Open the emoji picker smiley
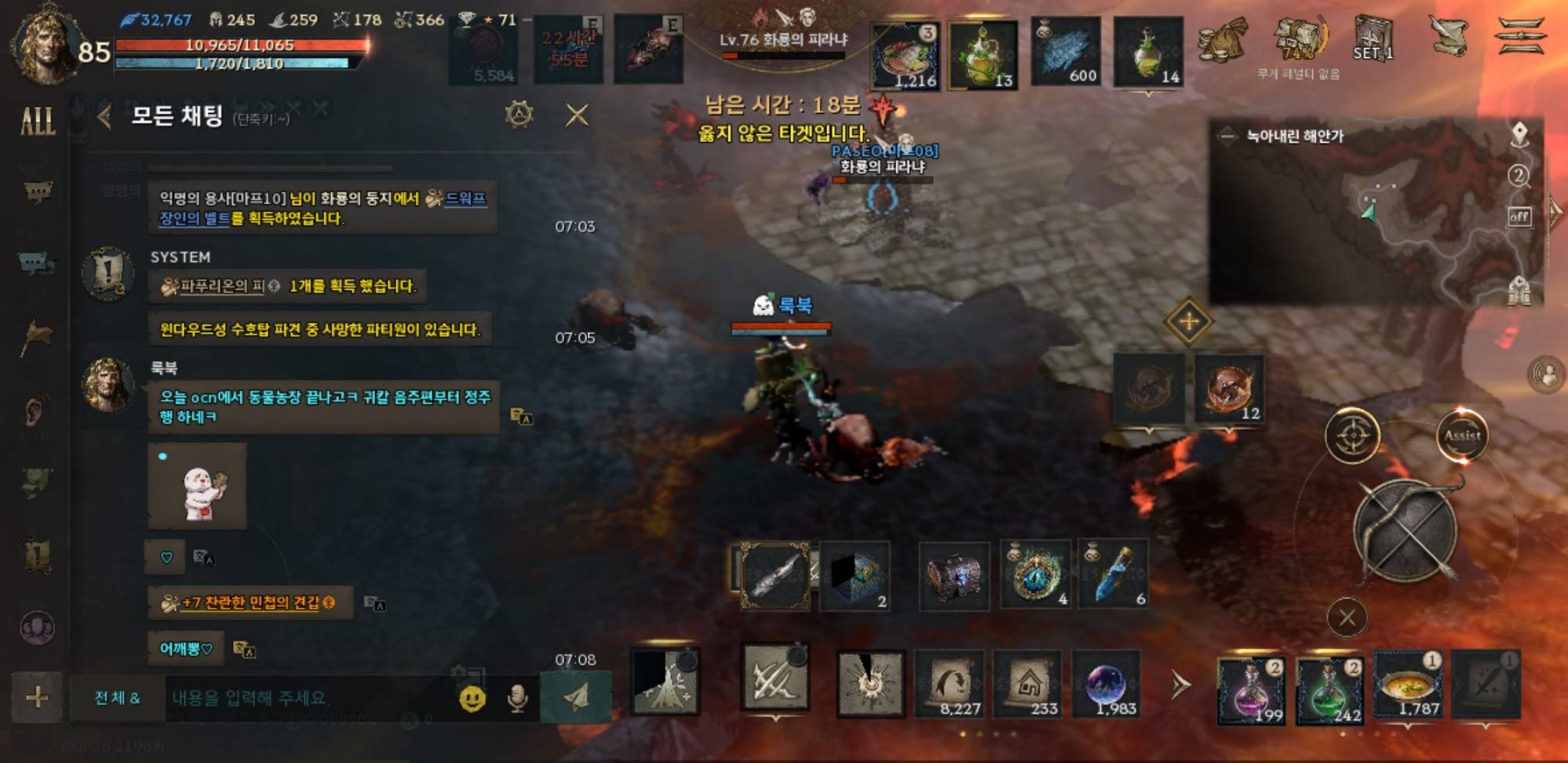Viewport: 1568px width, 763px height. (x=472, y=698)
